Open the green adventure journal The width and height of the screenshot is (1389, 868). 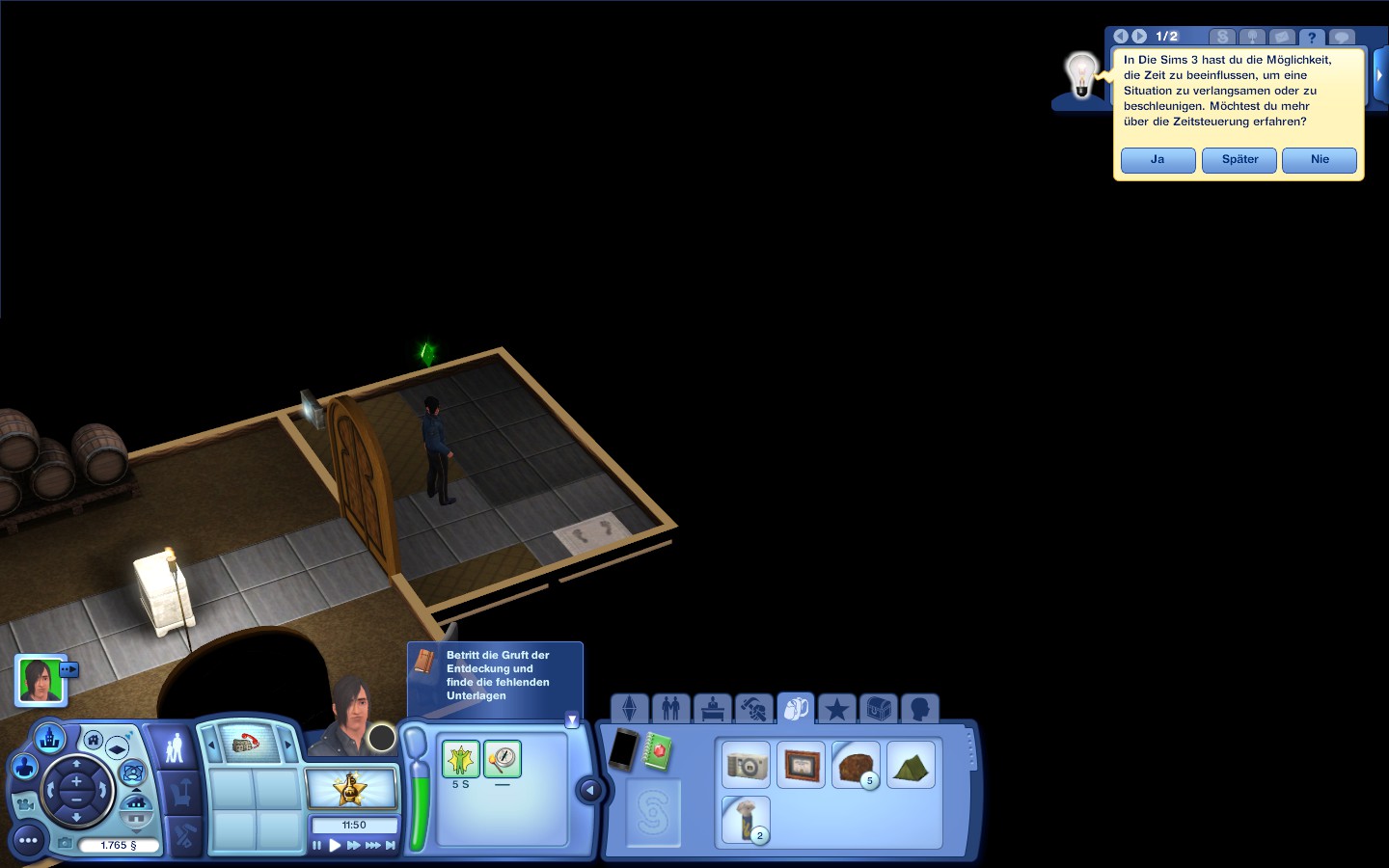(x=658, y=751)
